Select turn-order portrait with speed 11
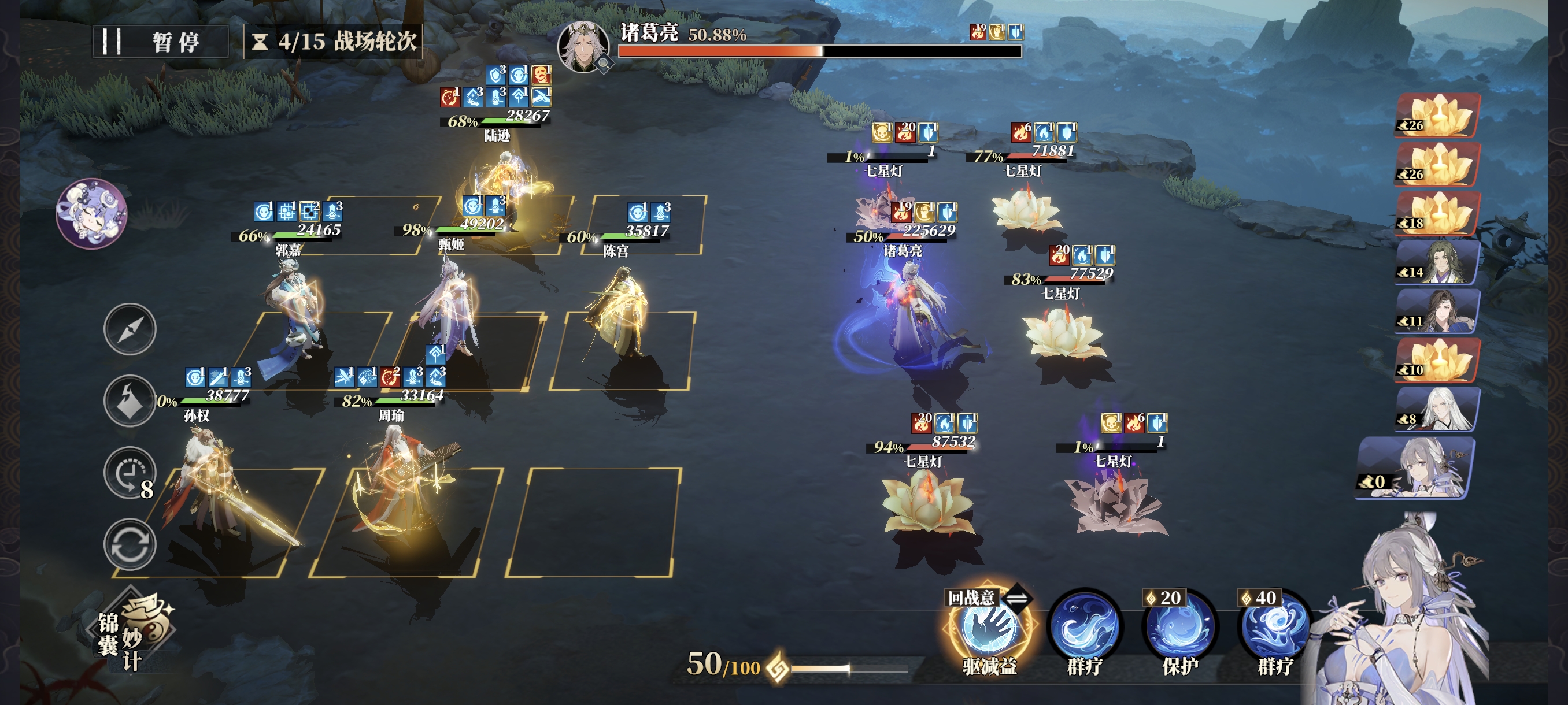This screenshot has width=1568, height=705. pyautogui.click(x=1437, y=311)
